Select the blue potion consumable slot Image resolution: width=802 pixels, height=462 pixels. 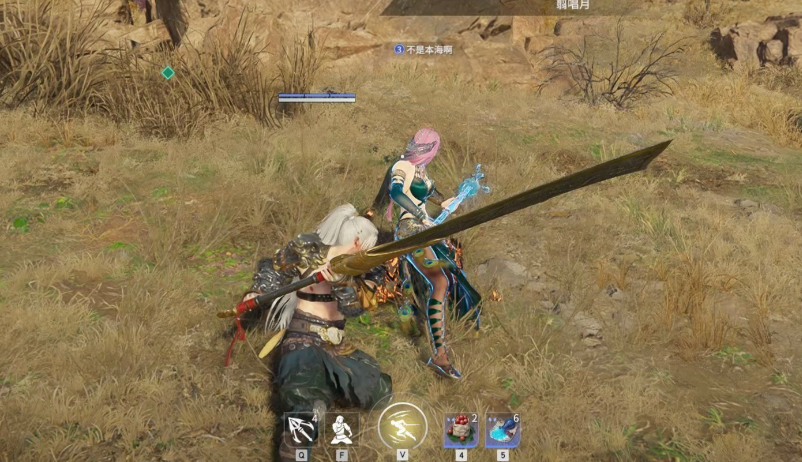(502, 430)
